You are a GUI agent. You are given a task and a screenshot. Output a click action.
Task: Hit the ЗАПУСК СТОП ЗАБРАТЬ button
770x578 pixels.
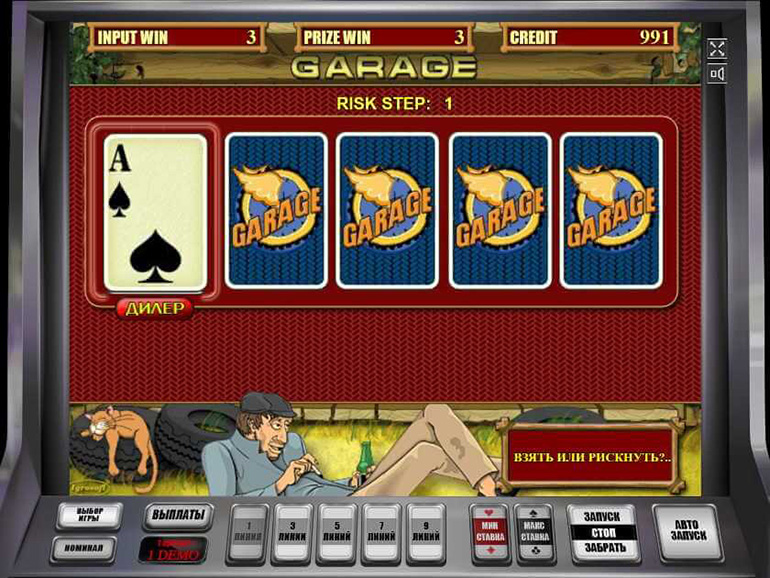pyautogui.click(x=602, y=531)
